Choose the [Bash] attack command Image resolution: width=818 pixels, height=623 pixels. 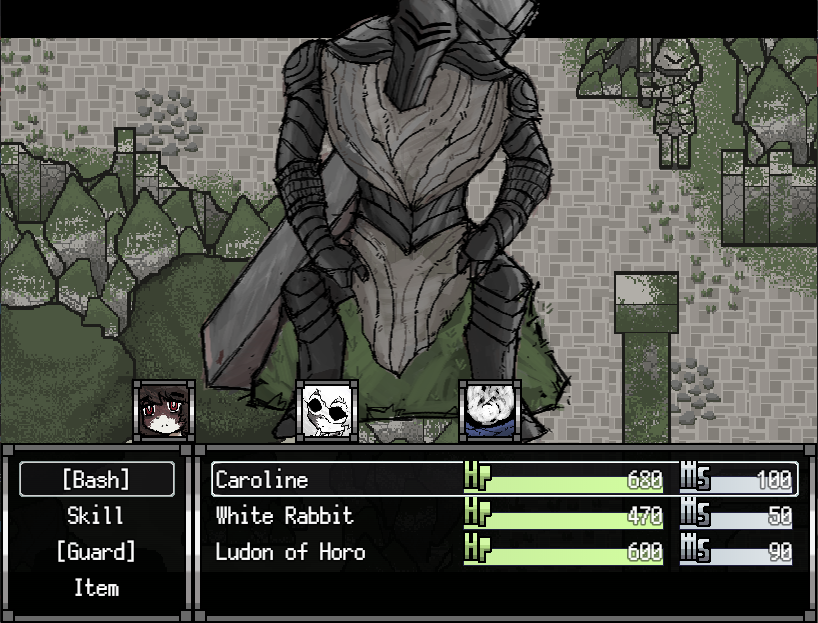[97, 480]
